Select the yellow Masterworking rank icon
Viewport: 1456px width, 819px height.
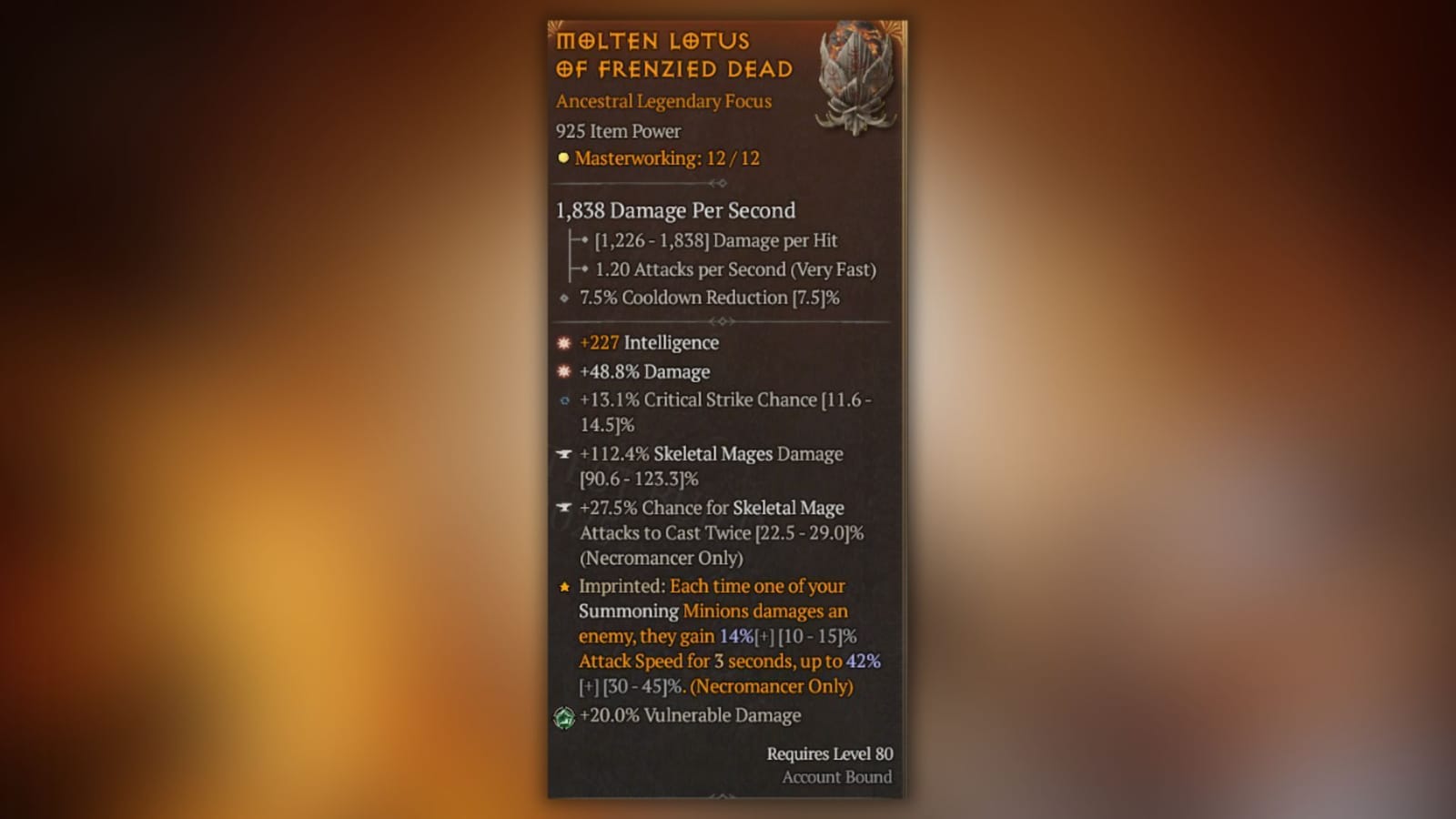[561, 158]
